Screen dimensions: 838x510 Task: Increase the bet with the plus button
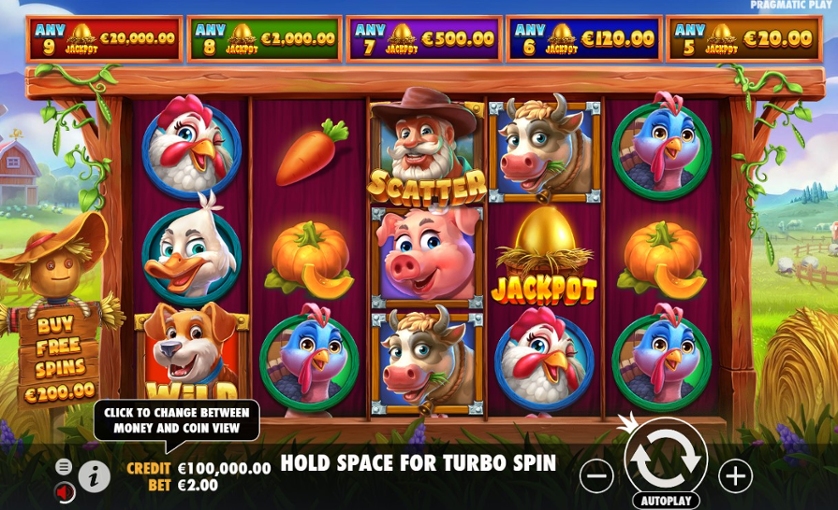[735, 476]
